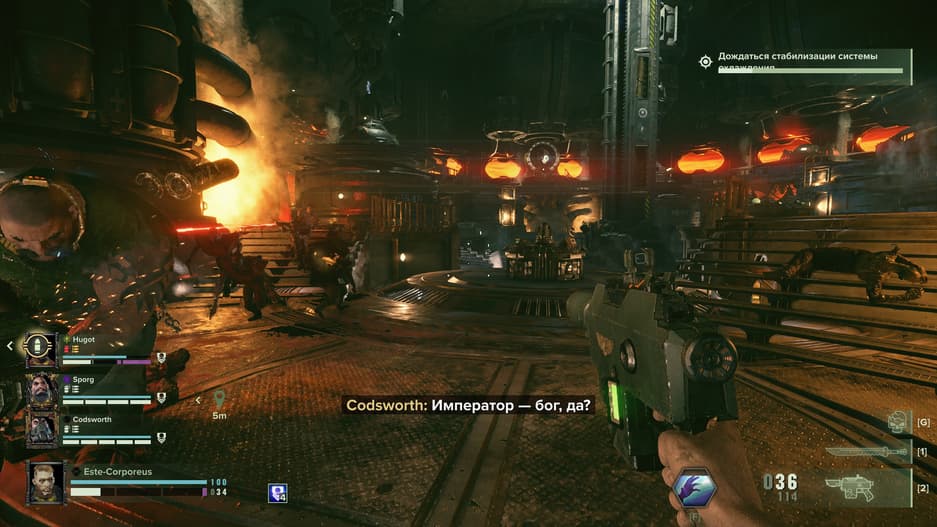Click the 5m location ping marker
Image resolution: width=937 pixels, height=527 pixels.
pos(219,400)
